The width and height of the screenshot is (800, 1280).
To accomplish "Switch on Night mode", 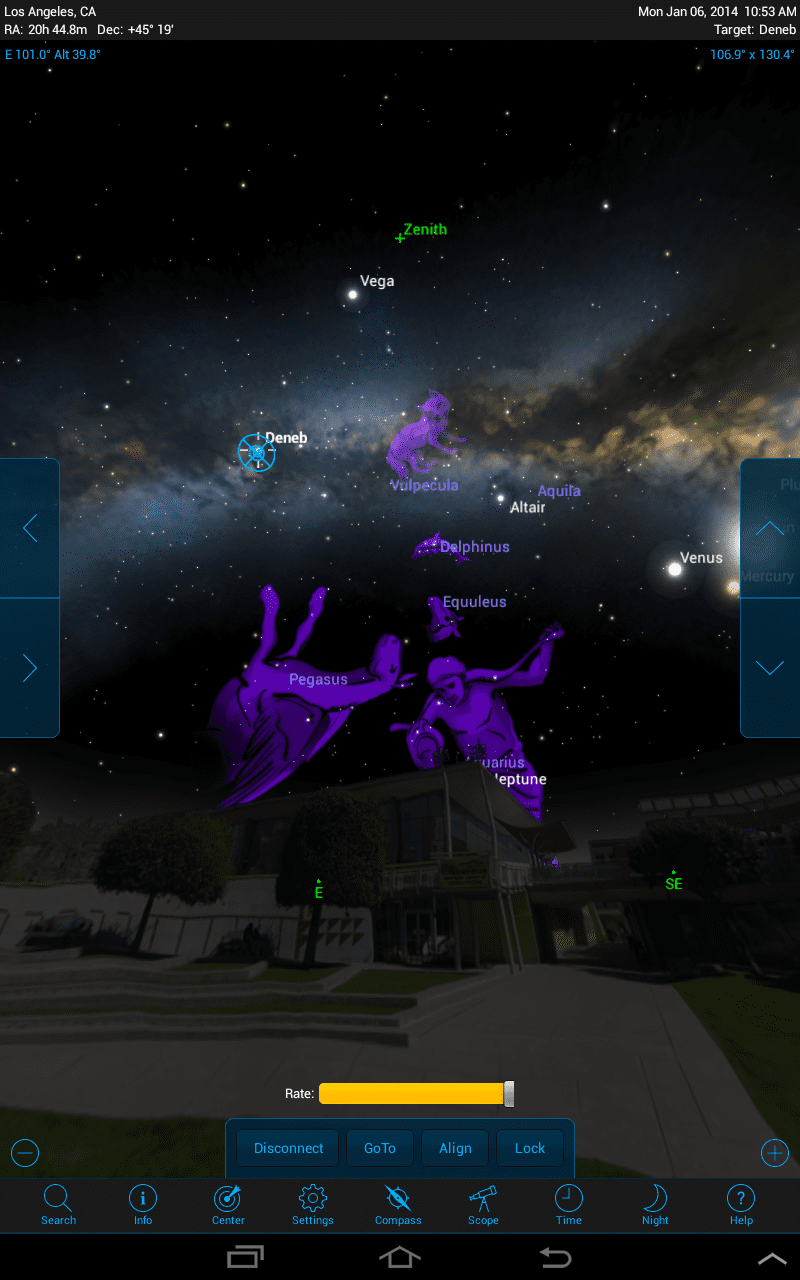I will [x=655, y=1204].
